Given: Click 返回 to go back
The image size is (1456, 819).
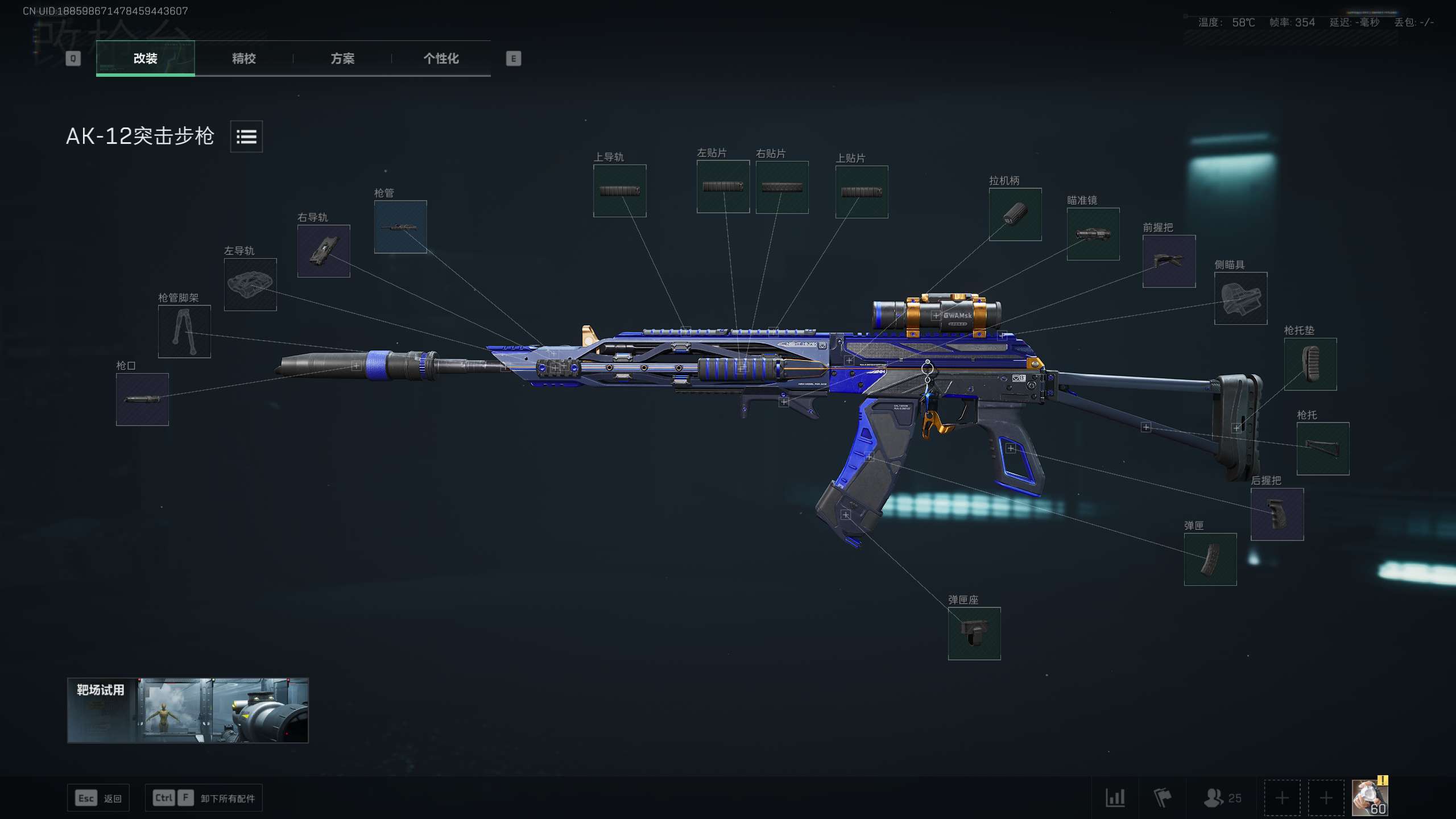Looking at the screenshot, I should point(98,797).
